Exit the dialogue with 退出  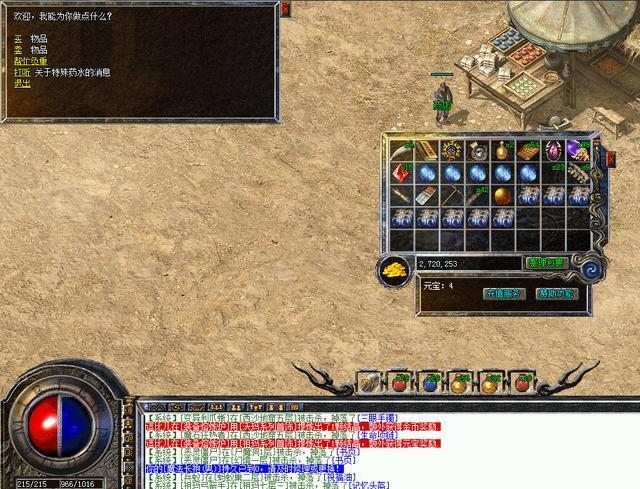coord(22,83)
